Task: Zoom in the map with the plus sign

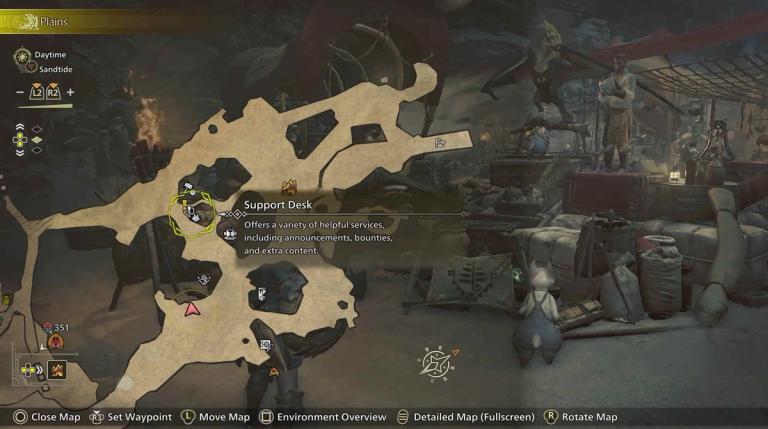Action: coord(70,93)
